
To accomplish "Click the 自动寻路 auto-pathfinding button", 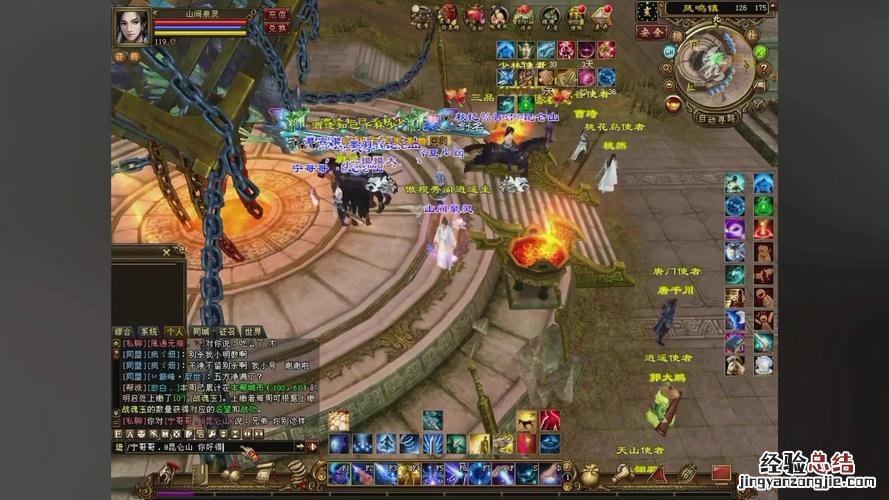I will point(716,118).
